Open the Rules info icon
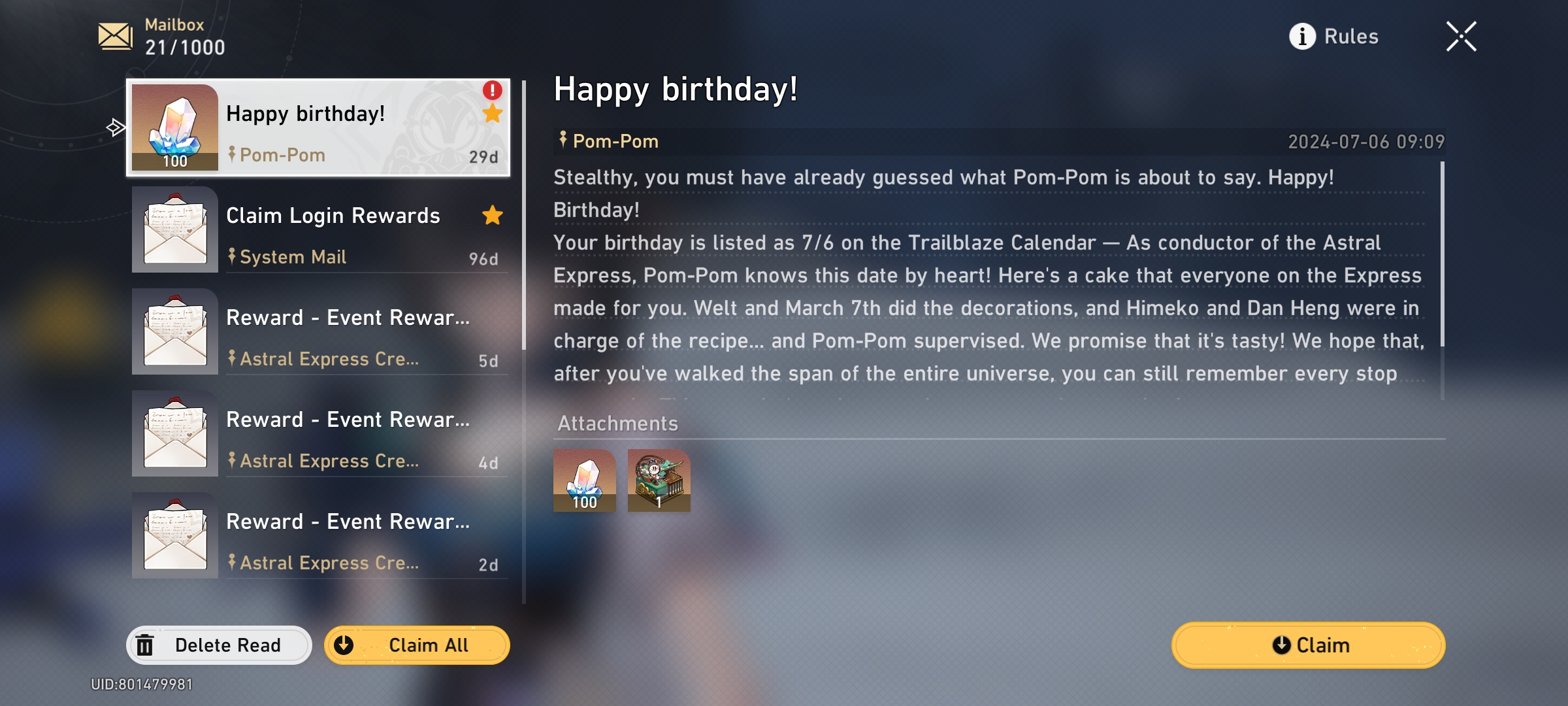 pyautogui.click(x=1302, y=37)
